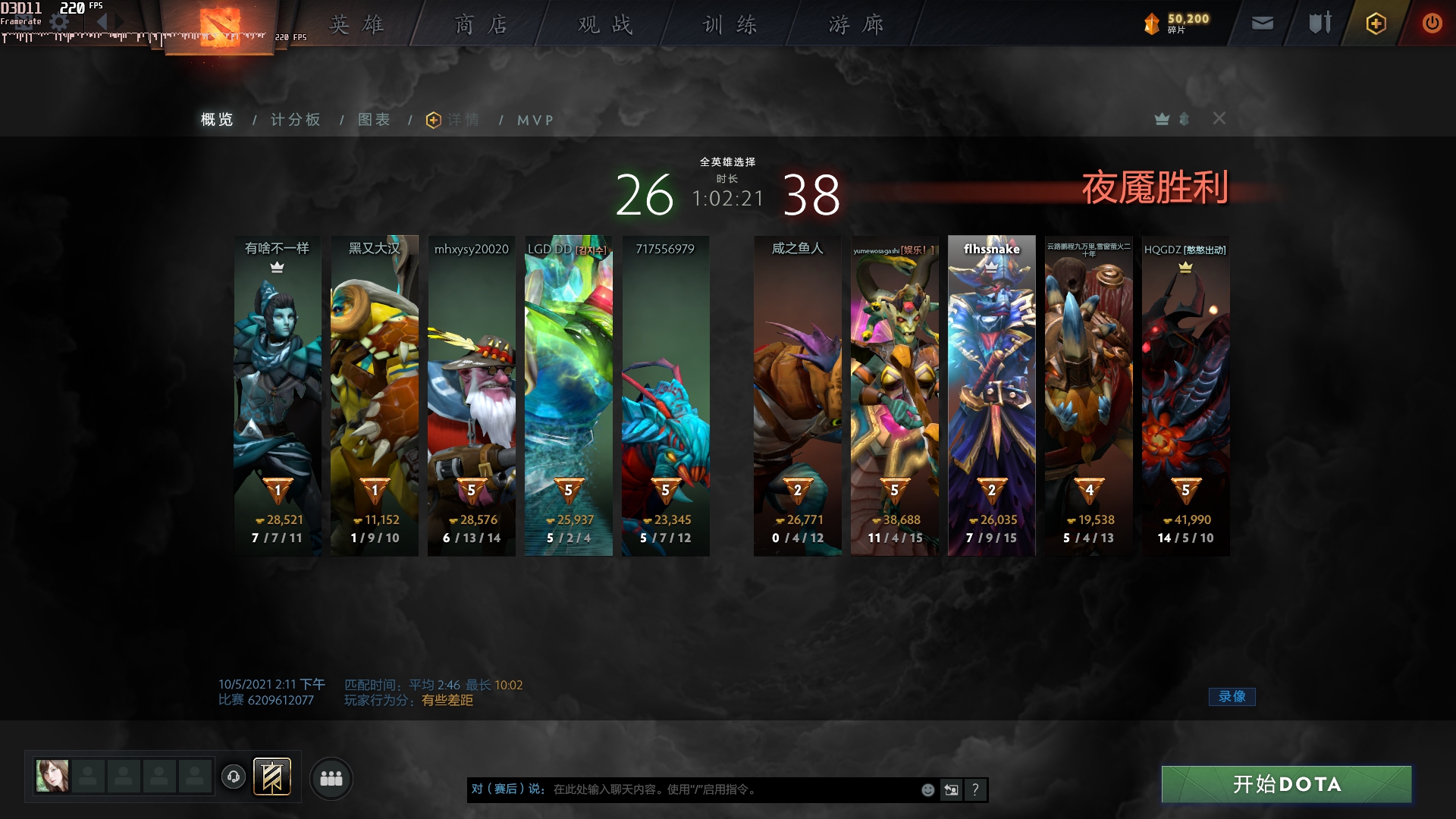Switch to the 图表 graphs tab
This screenshot has width=1456, height=819.
pos(375,120)
